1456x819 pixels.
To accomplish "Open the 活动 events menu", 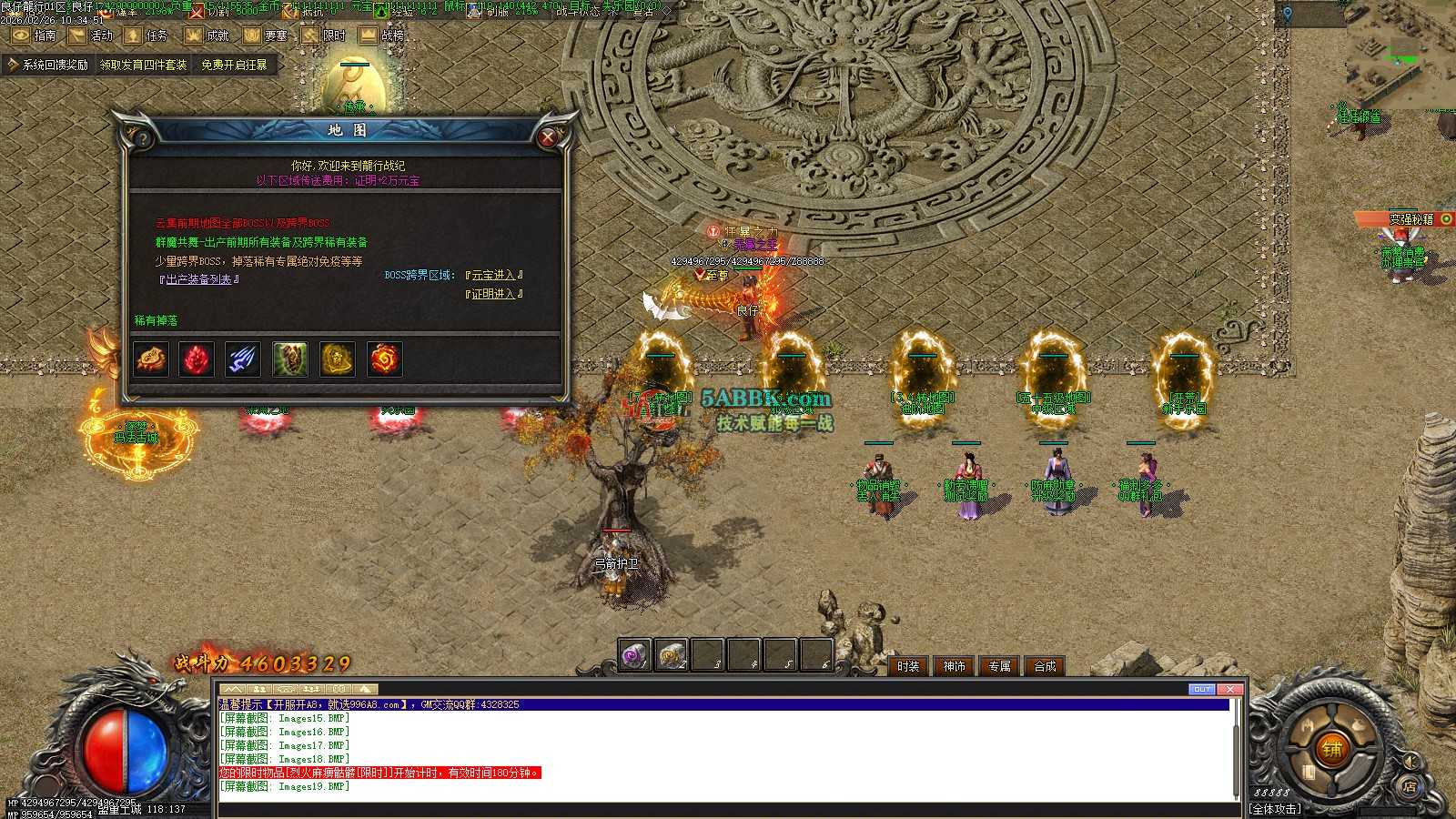I will pos(91,35).
